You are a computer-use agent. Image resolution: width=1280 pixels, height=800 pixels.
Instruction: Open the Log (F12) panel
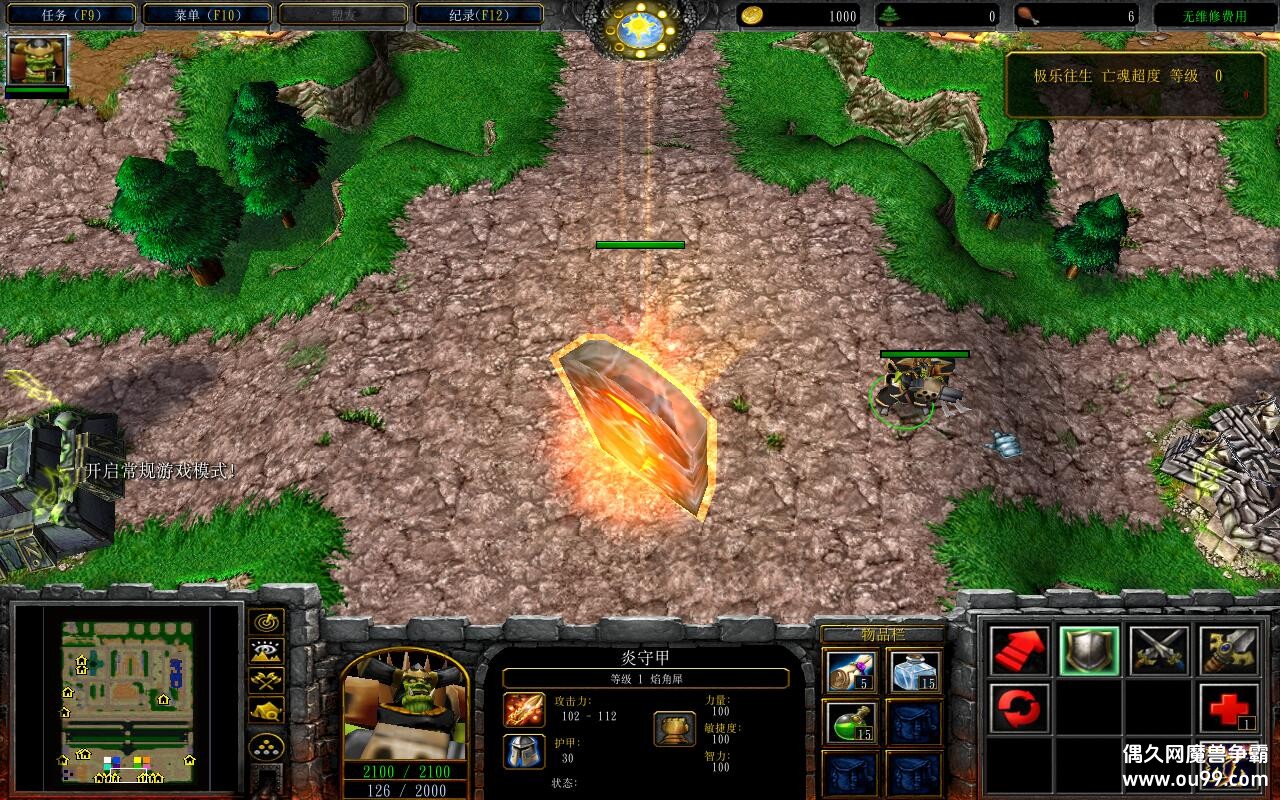tap(479, 15)
